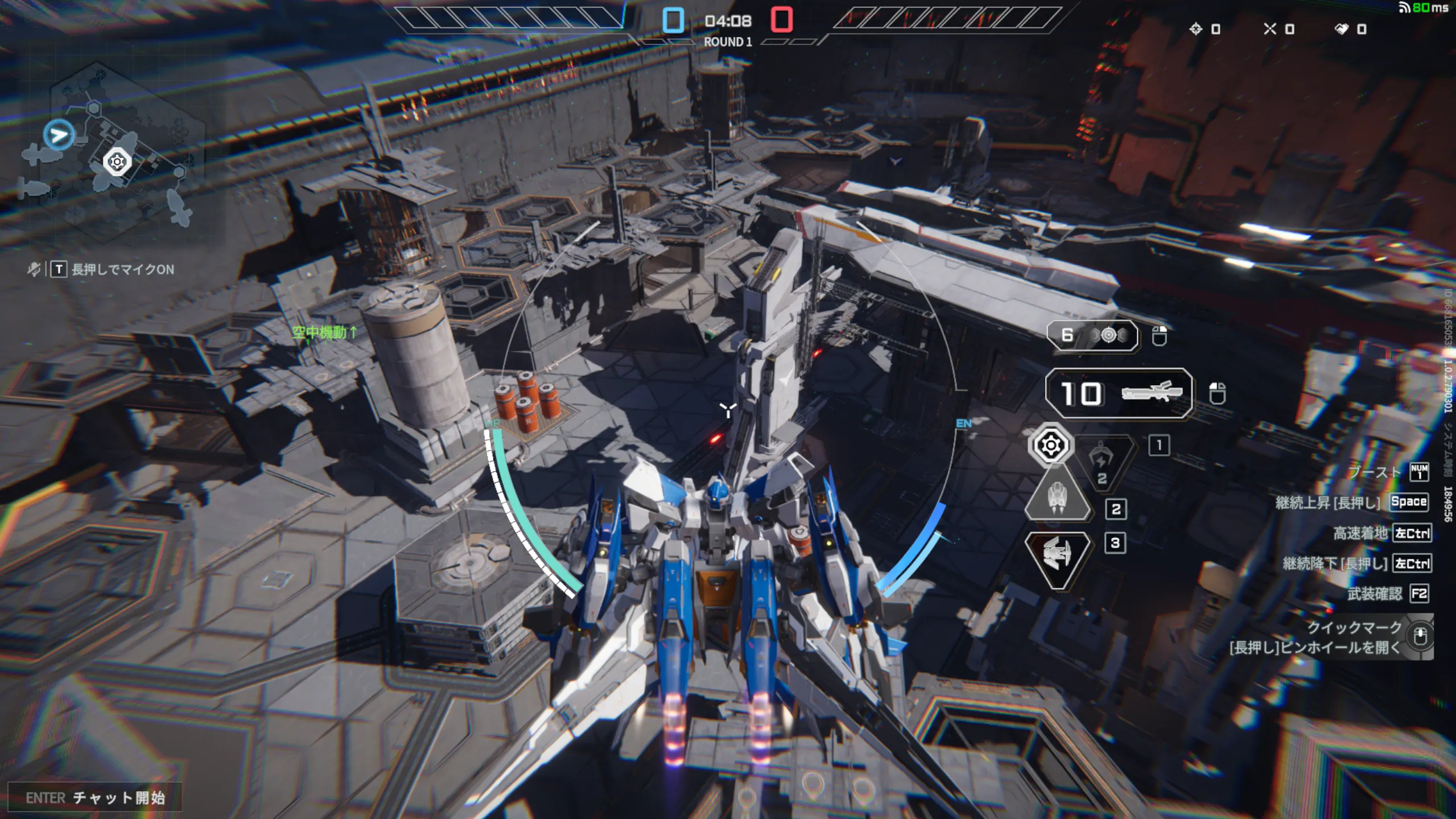This screenshot has height=819, width=1456.
Task: Click the blue player arrow on minimap
Action: 59,135
